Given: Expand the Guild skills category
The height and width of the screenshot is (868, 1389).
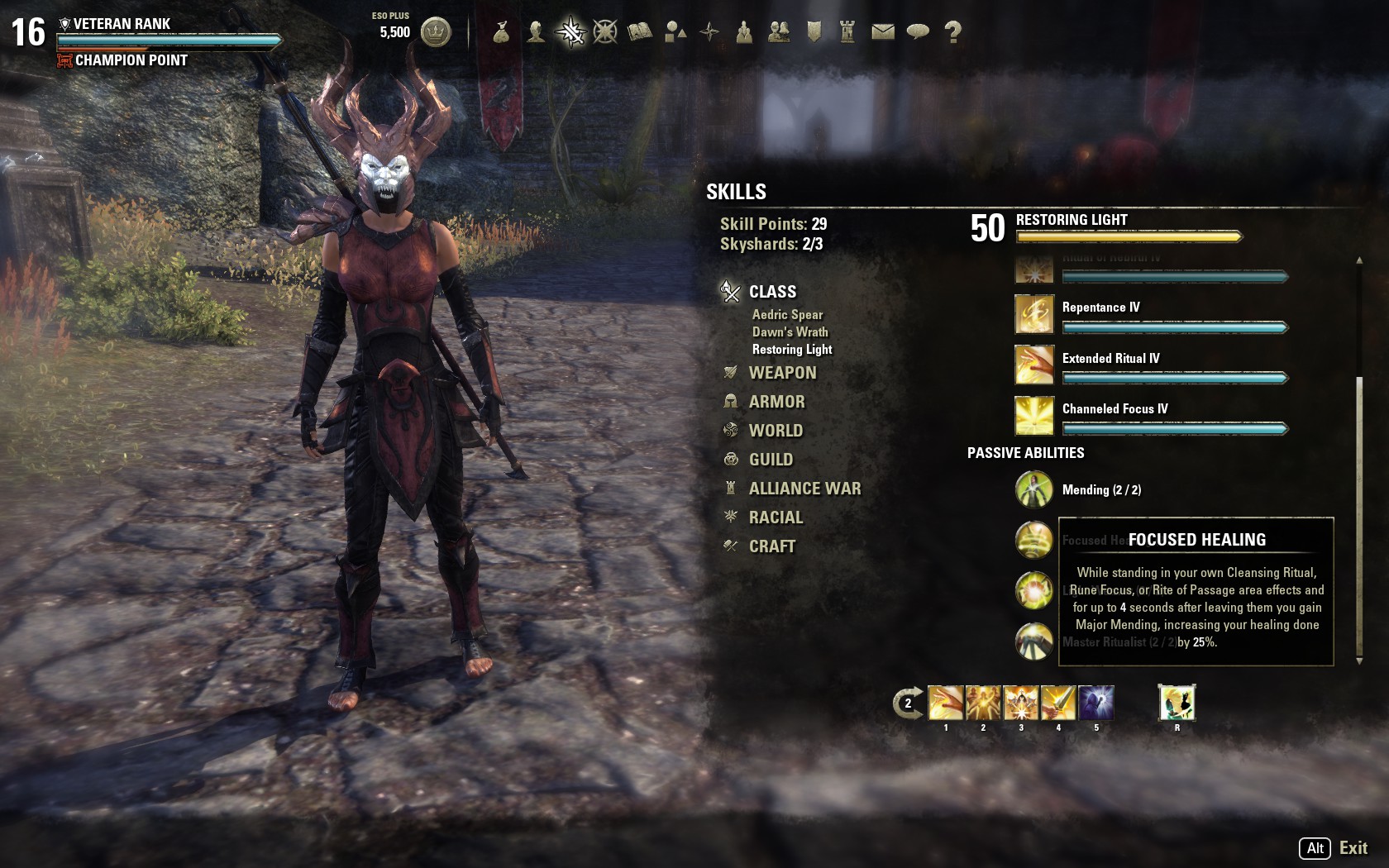Looking at the screenshot, I should click(771, 460).
